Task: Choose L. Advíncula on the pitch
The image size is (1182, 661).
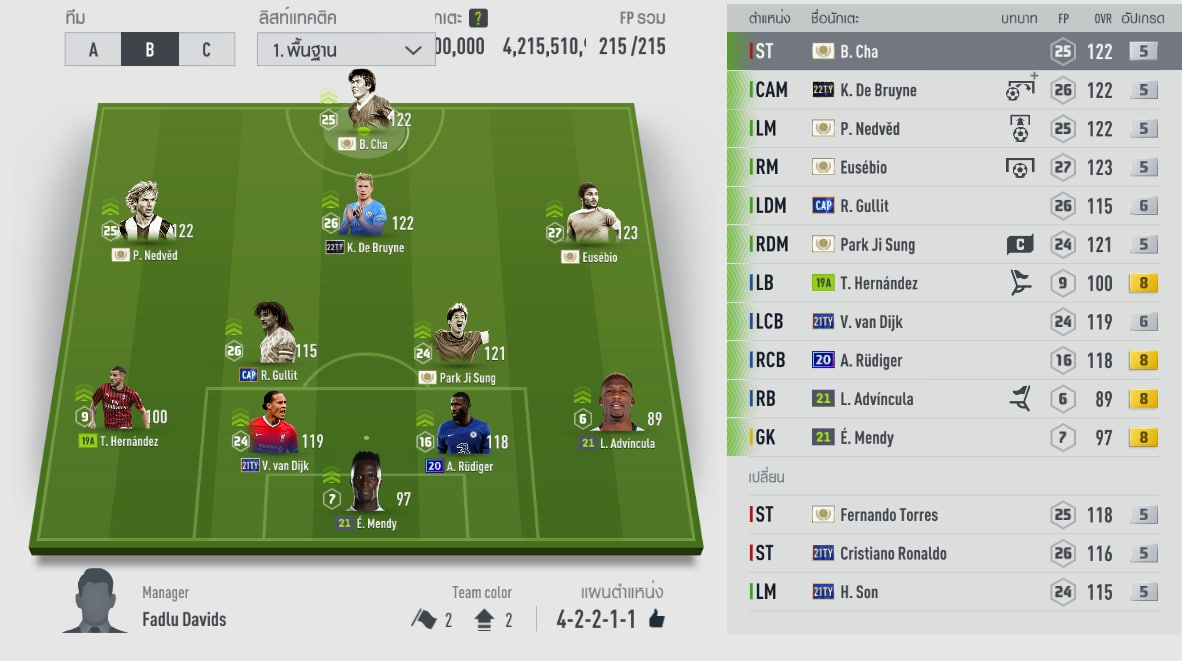Action: [618, 410]
